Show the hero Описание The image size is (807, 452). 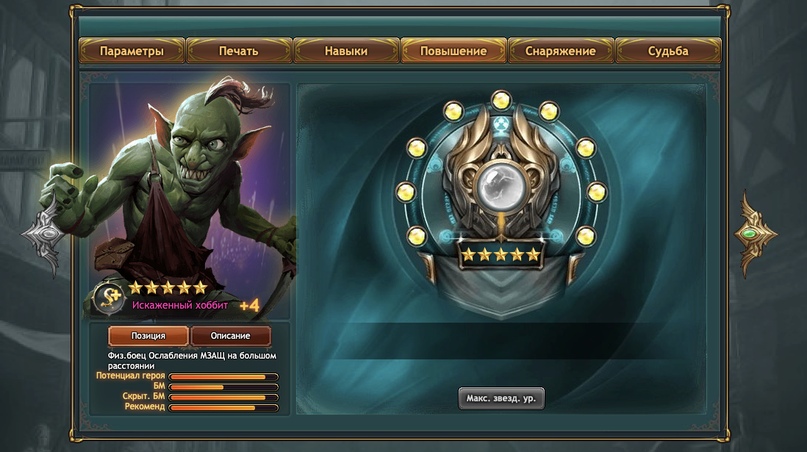[x=230, y=336]
